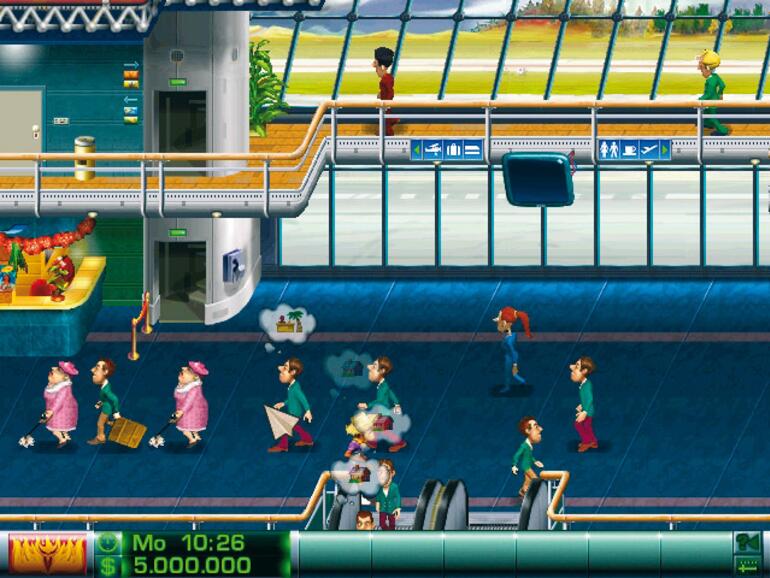Open the question mark help button
The image size is (770, 578).
point(745,544)
